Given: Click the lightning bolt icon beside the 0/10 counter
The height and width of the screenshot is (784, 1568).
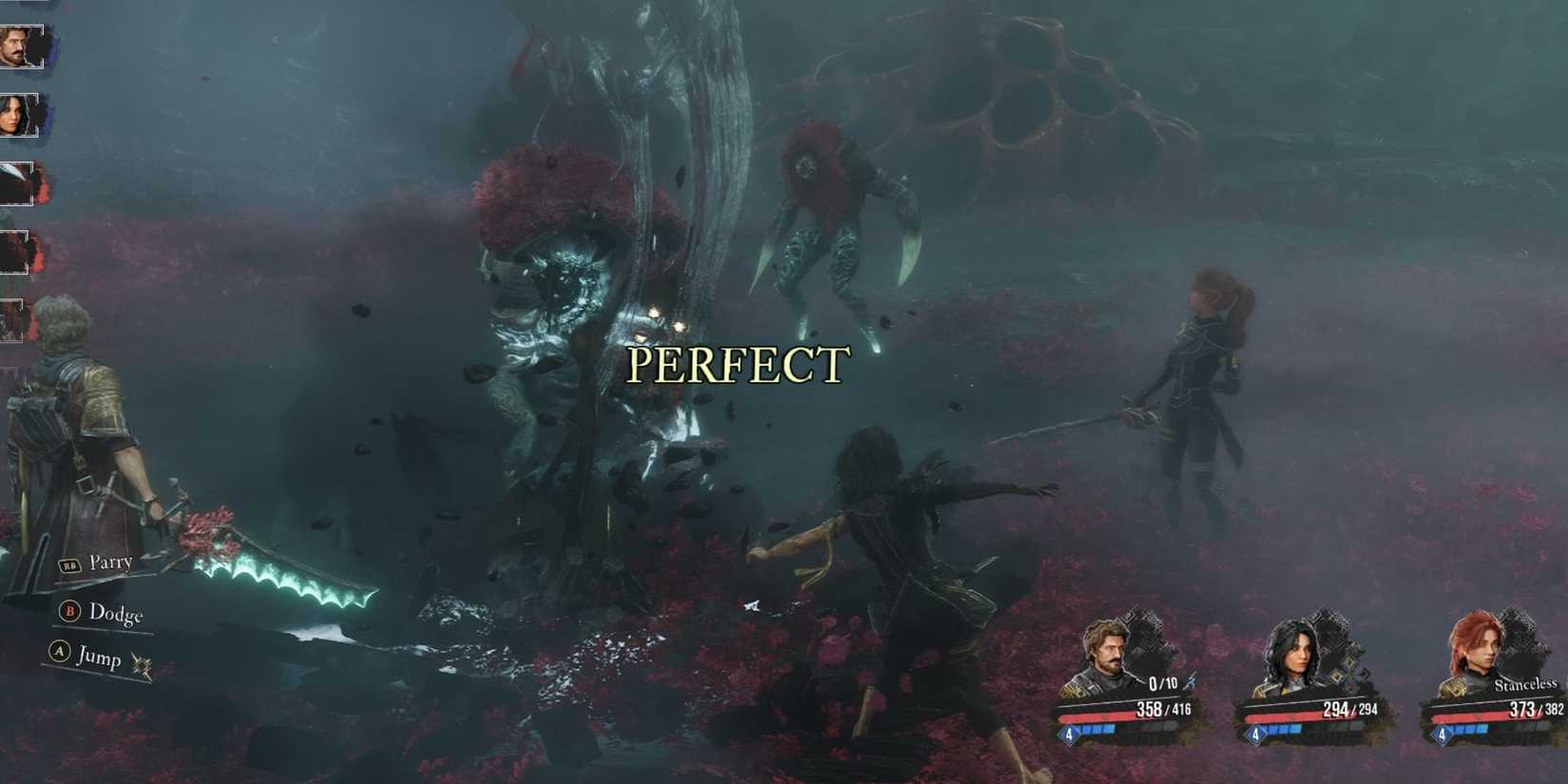Looking at the screenshot, I should click(x=1190, y=681).
